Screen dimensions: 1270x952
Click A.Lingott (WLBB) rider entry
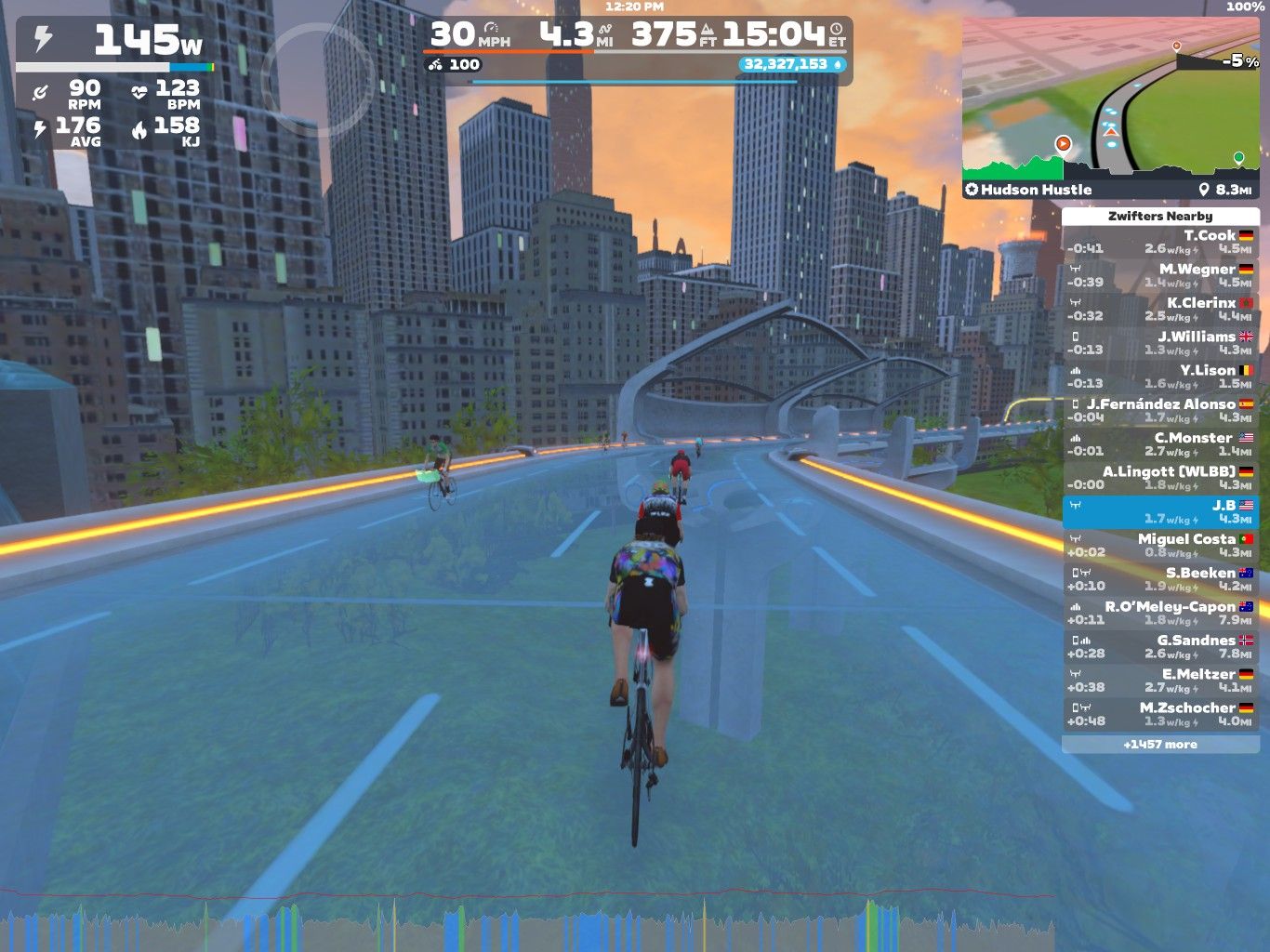tap(1160, 478)
